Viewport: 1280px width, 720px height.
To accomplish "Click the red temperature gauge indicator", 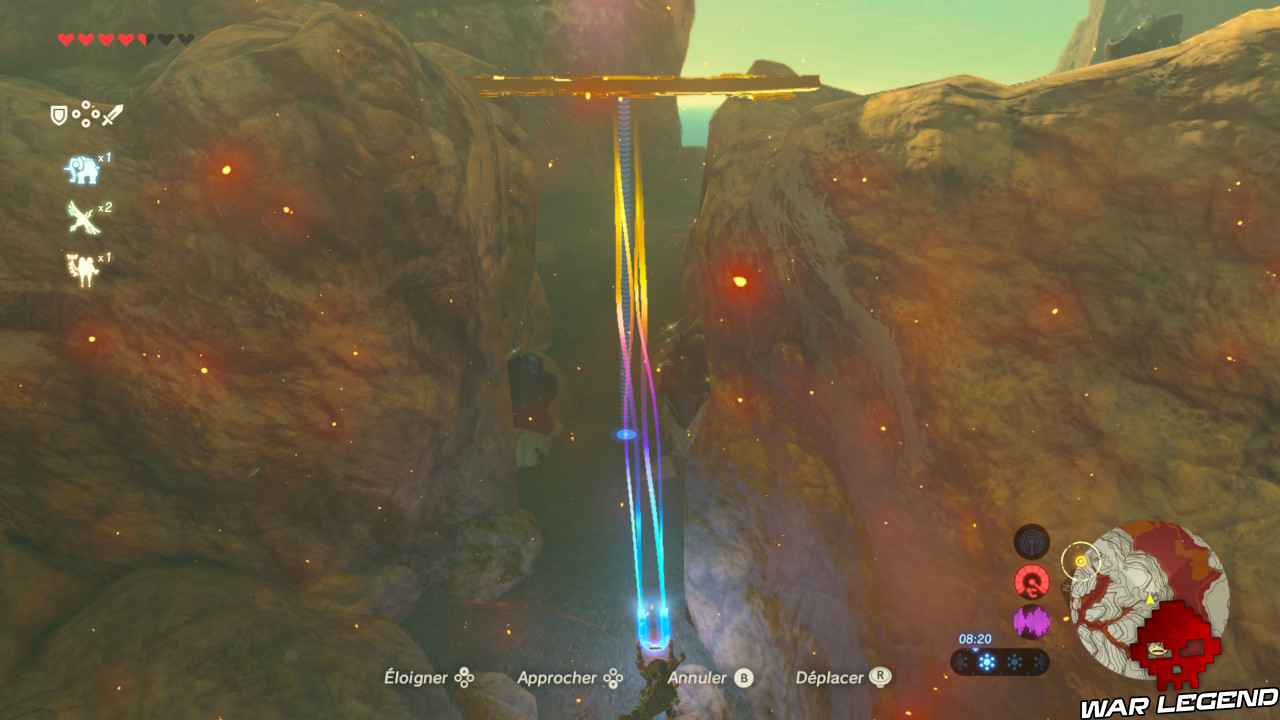I will pos(1031,580).
